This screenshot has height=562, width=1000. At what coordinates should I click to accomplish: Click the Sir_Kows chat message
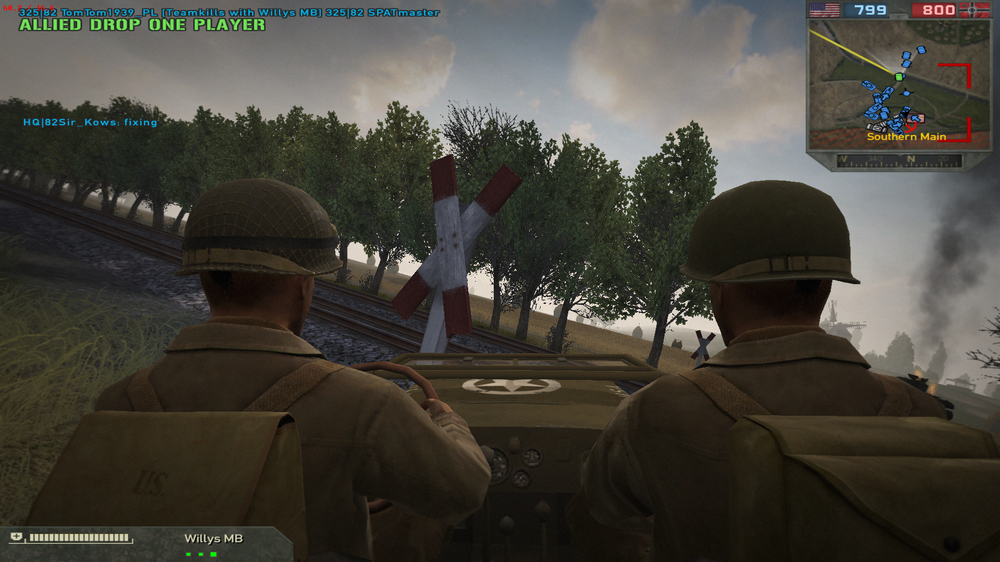click(91, 122)
